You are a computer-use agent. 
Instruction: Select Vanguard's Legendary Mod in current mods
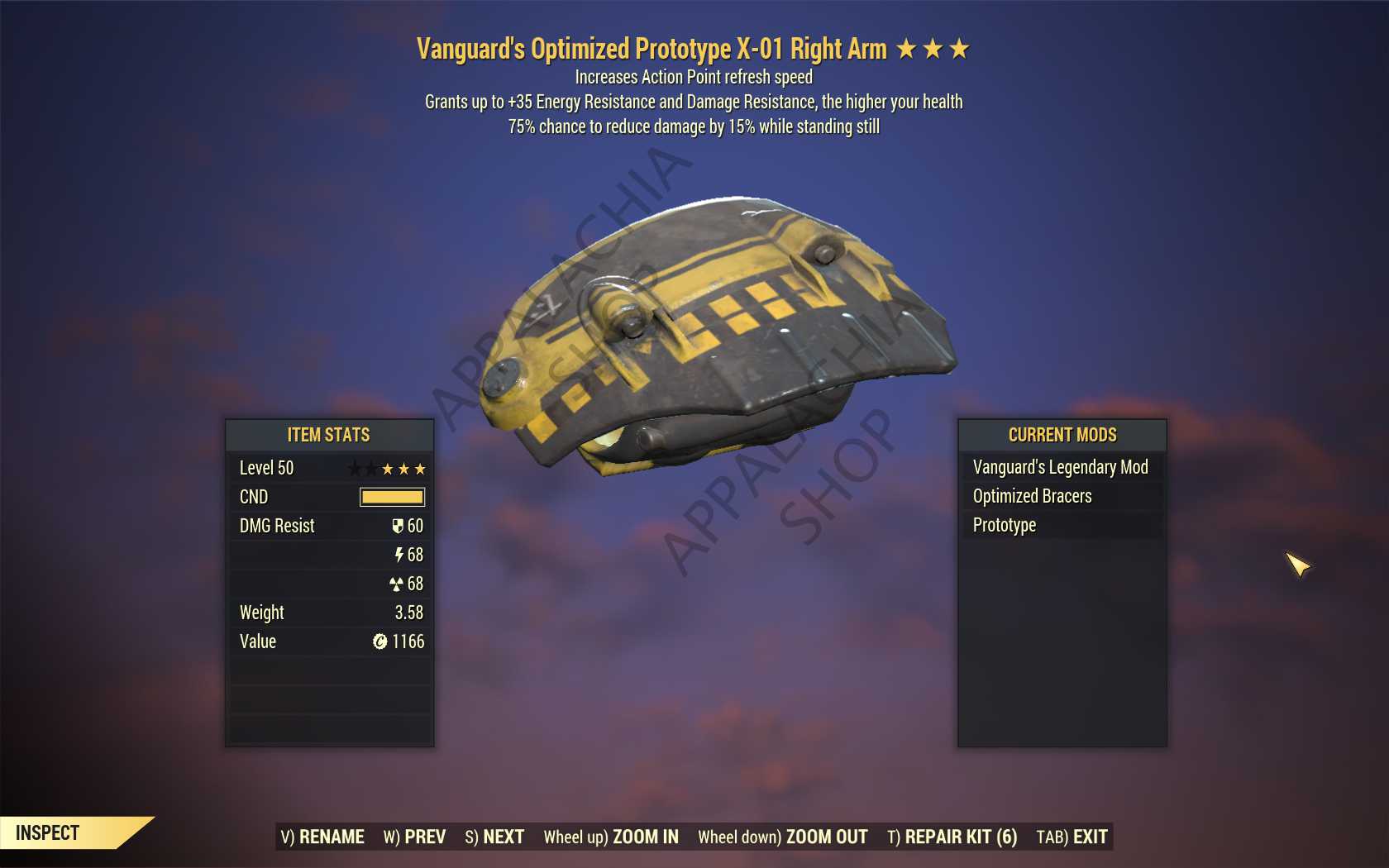[1061, 467]
